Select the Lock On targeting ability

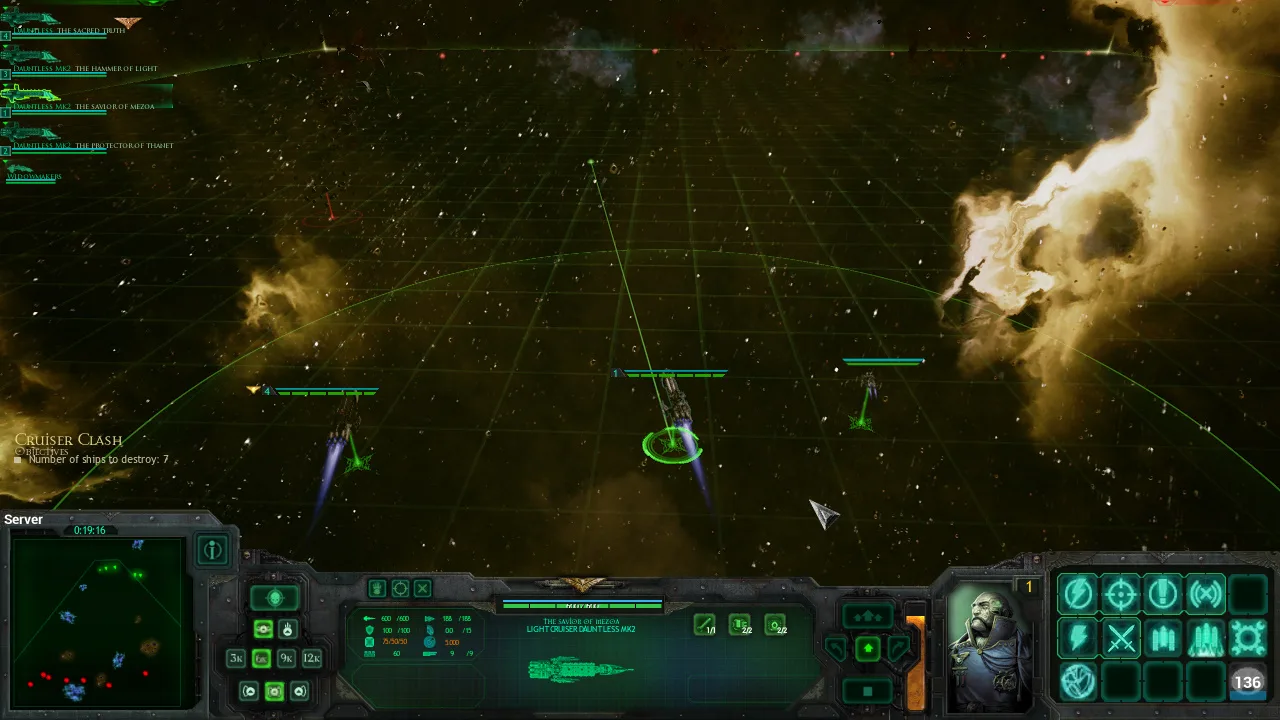point(1120,594)
